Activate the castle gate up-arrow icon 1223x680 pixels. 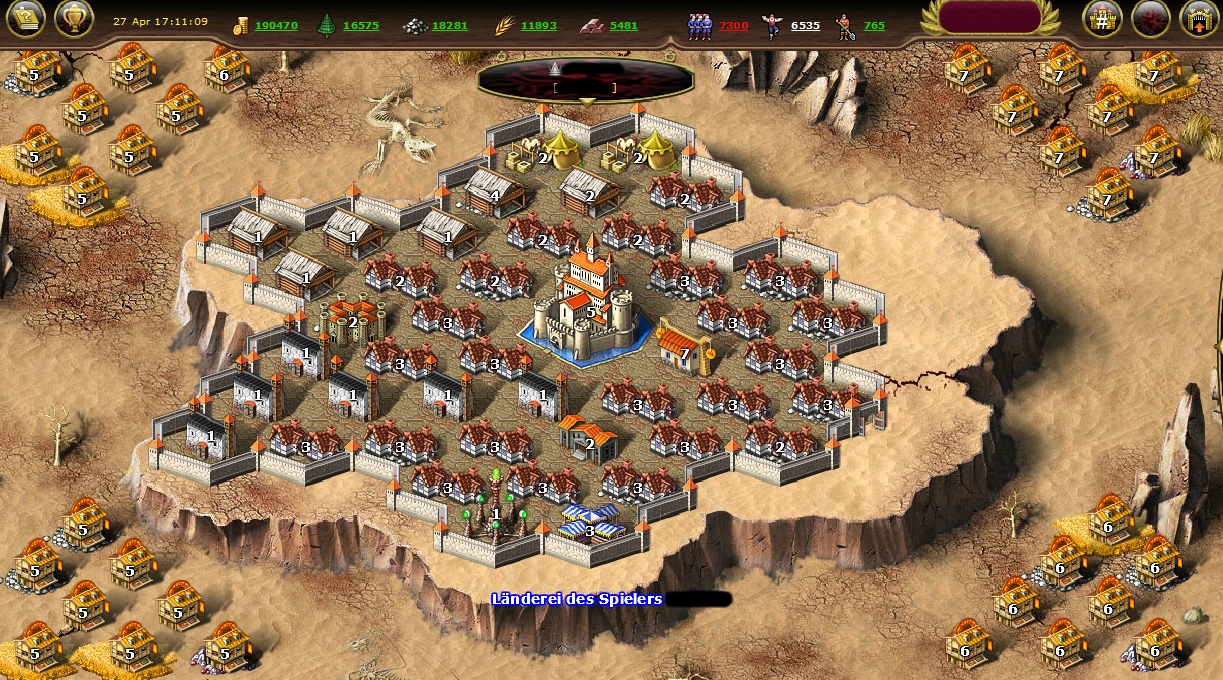click(1199, 19)
